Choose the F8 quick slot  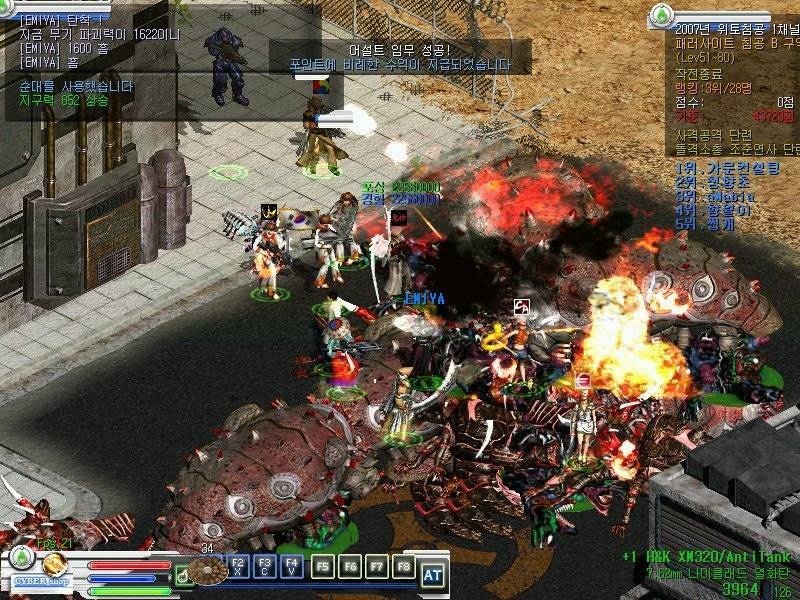(x=403, y=567)
